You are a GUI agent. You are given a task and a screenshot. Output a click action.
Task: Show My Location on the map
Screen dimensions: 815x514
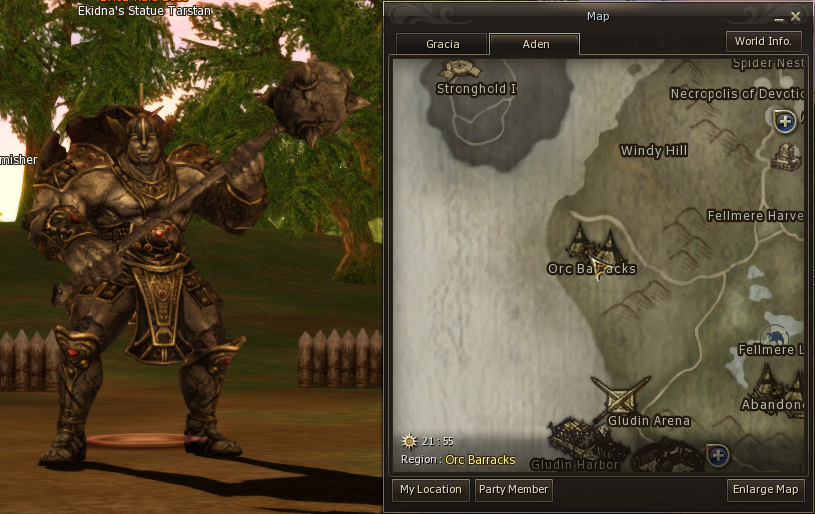pos(430,490)
